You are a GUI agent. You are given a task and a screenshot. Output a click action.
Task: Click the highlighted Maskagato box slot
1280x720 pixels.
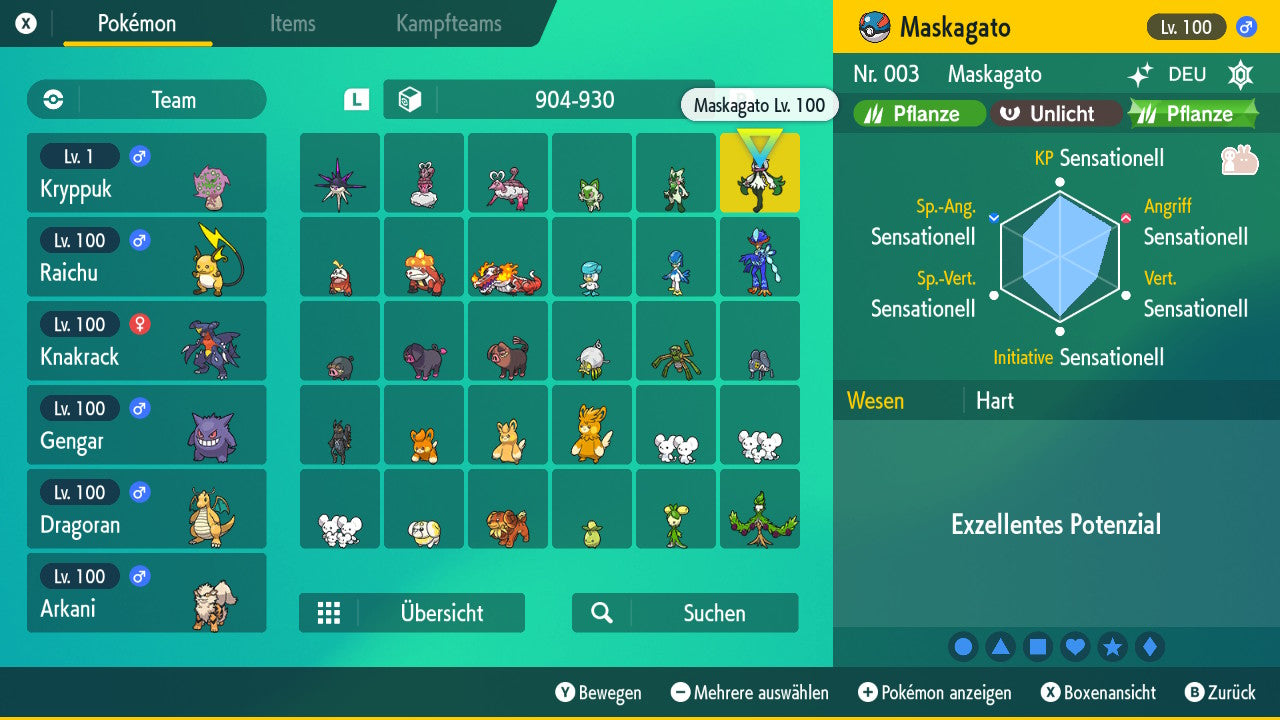pyautogui.click(x=760, y=172)
